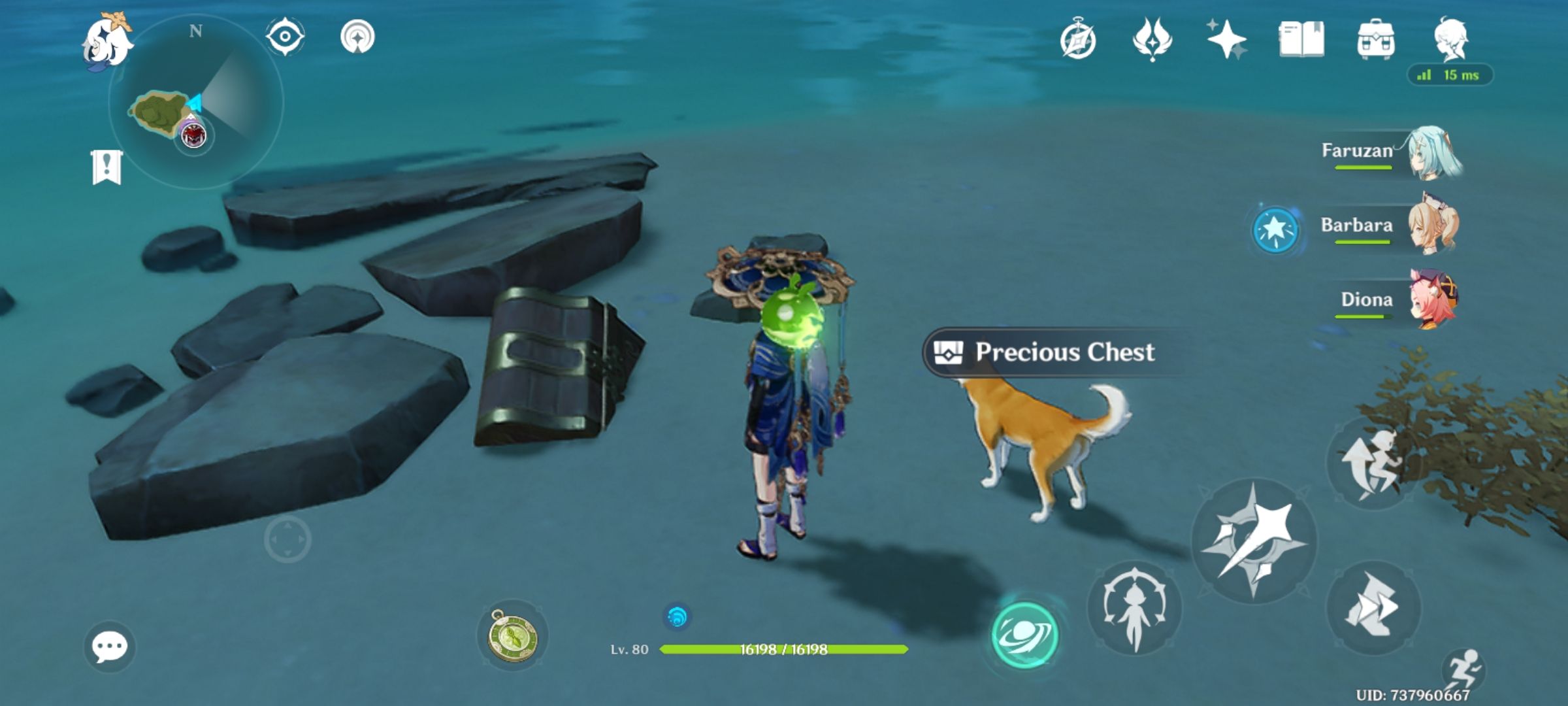Open the Events overview compass icon
Viewport: 1568px width, 706px height.
point(1081,41)
